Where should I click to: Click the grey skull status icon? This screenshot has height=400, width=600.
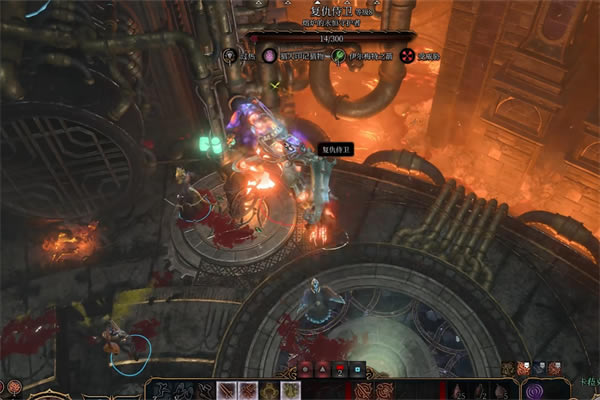[x=230, y=57]
